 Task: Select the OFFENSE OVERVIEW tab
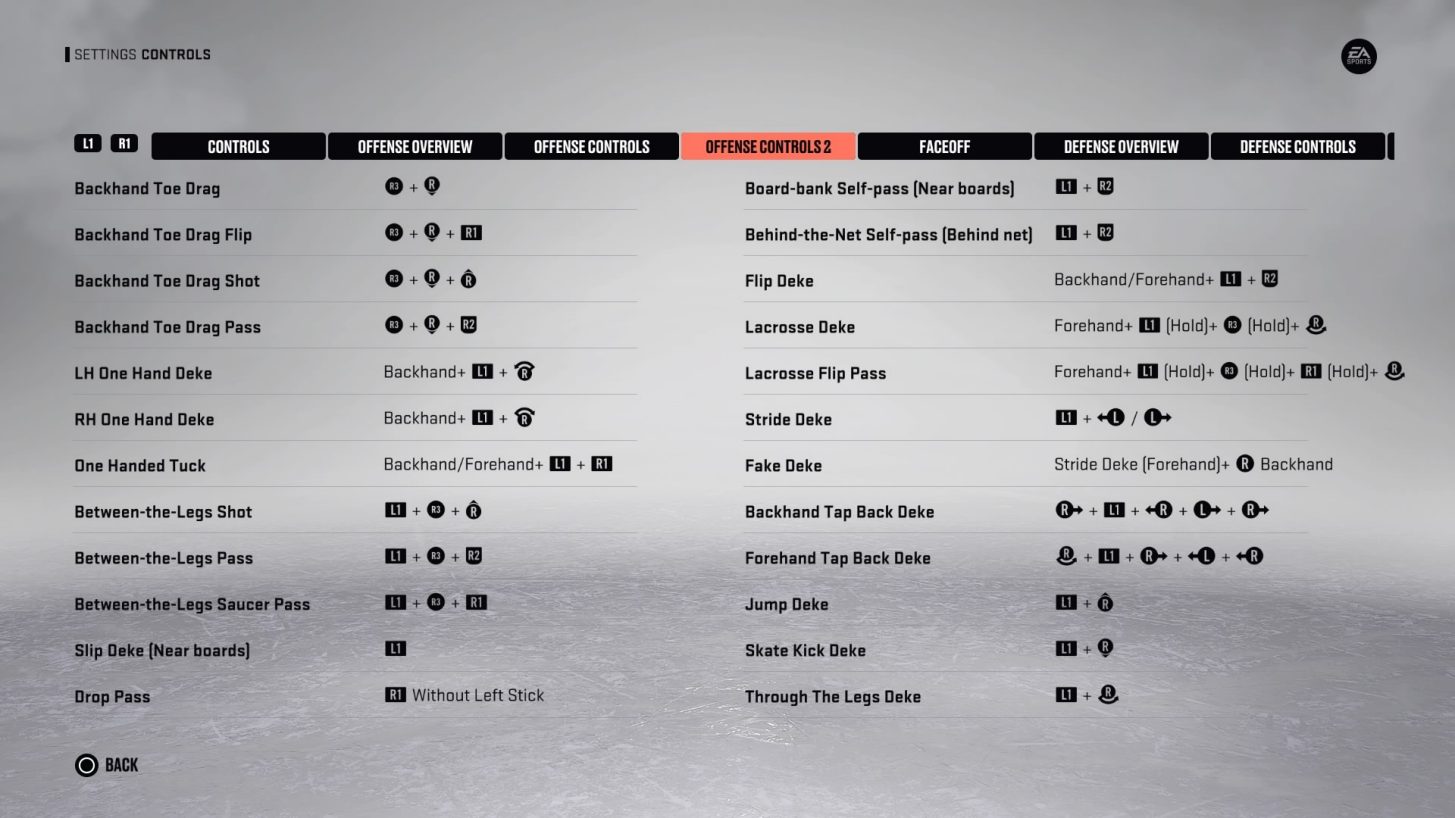point(415,146)
